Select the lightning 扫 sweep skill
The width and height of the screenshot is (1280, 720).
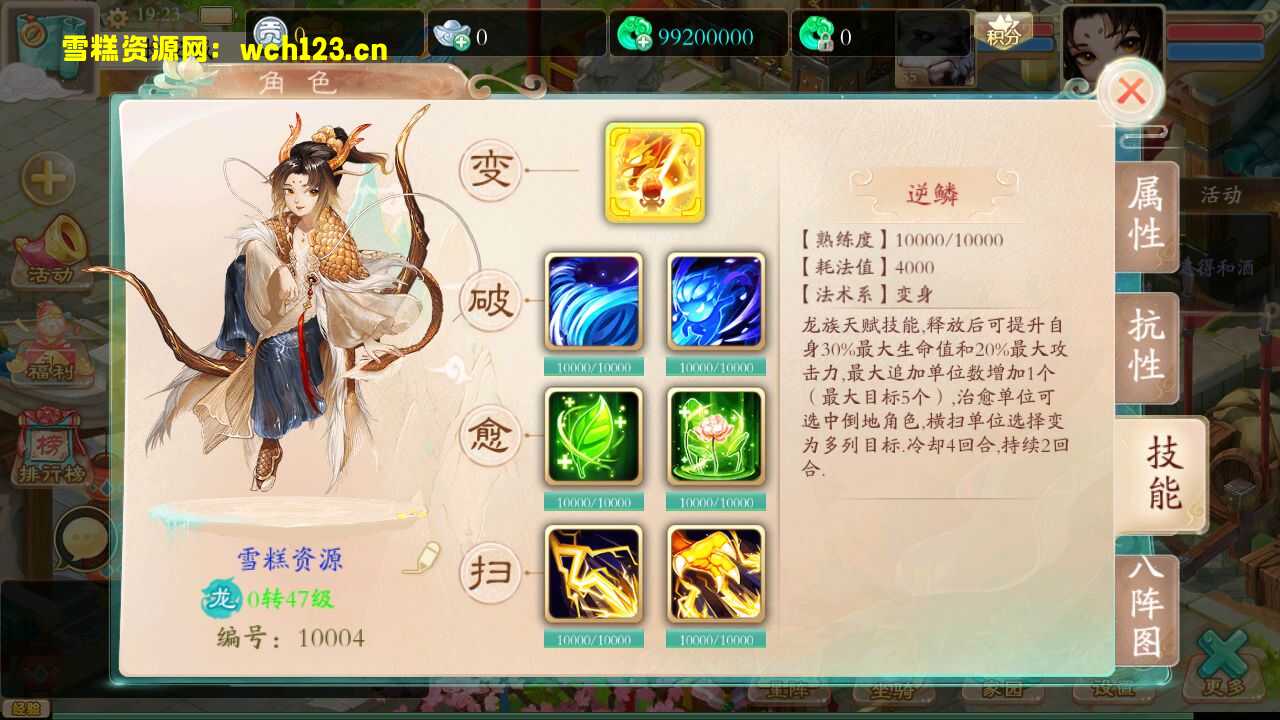point(592,572)
